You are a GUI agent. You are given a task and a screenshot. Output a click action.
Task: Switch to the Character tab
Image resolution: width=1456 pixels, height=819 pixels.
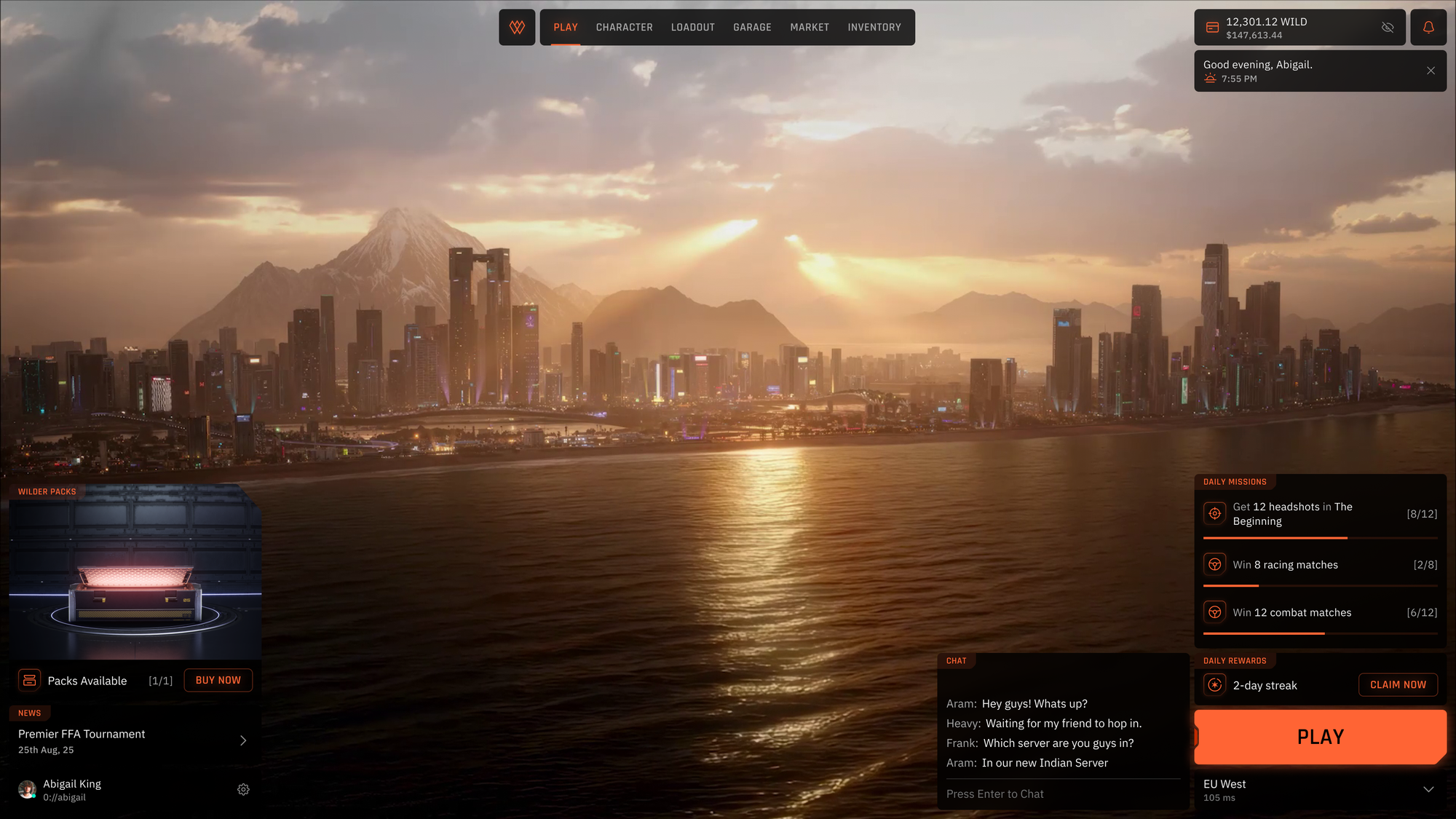pyautogui.click(x=624, y=28)
